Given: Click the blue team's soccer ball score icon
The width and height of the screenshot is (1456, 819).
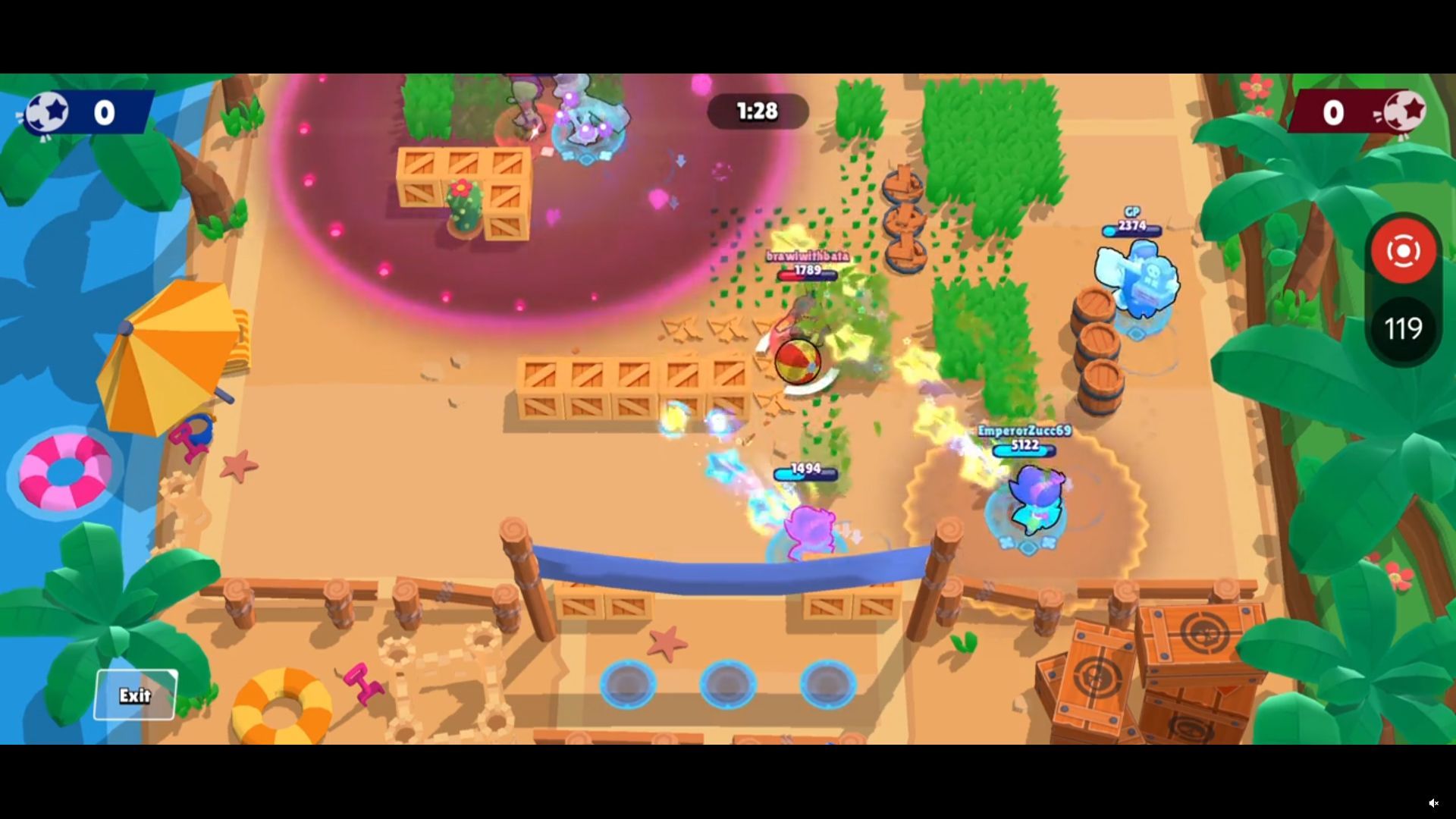Looking at the screenshot, I should click(x=47, y=112).
